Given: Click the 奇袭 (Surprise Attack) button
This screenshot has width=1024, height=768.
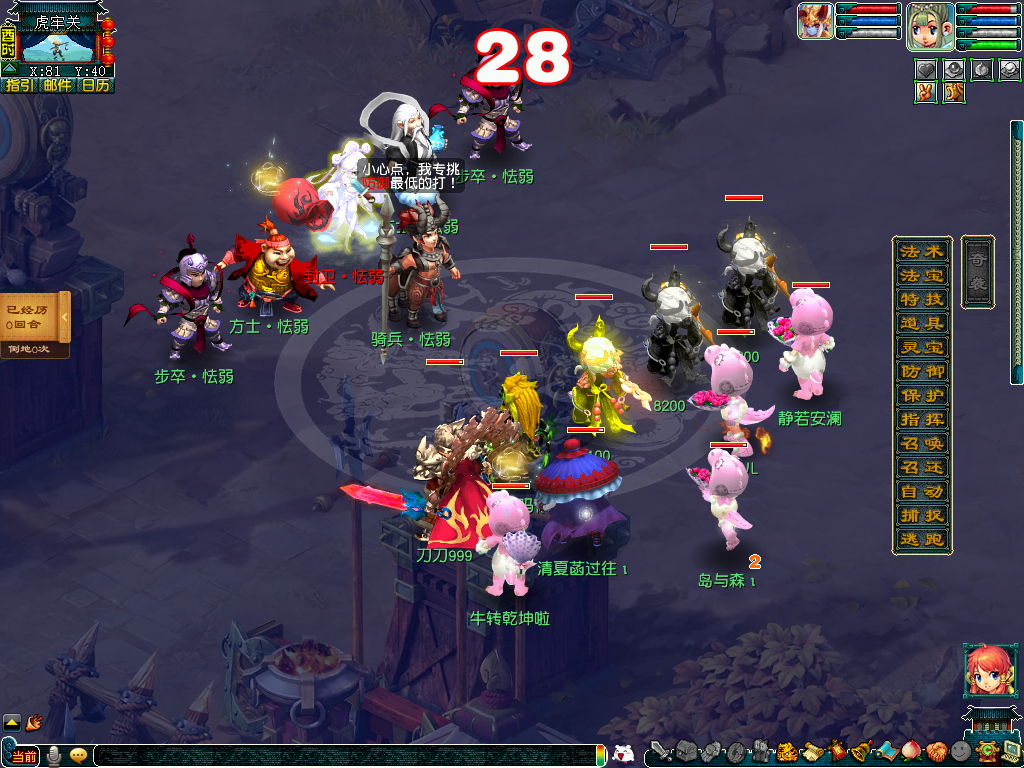Looking at the screenshot, I should (977, 271).
